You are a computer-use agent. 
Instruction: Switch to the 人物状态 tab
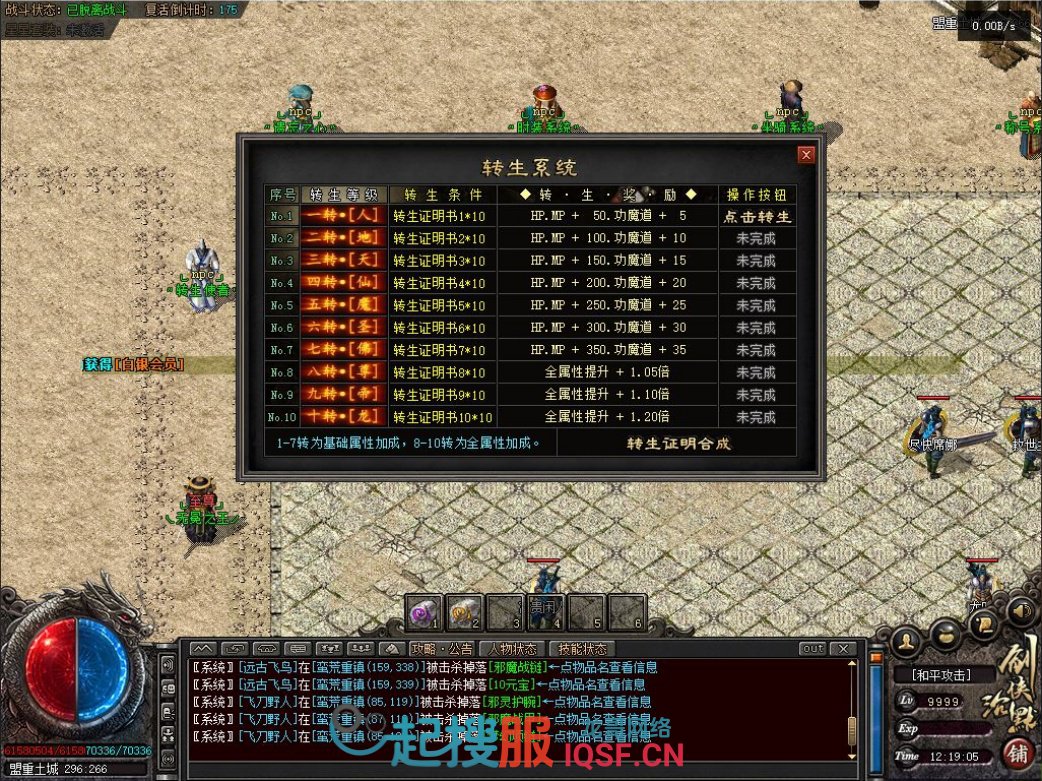click(513, 649)
